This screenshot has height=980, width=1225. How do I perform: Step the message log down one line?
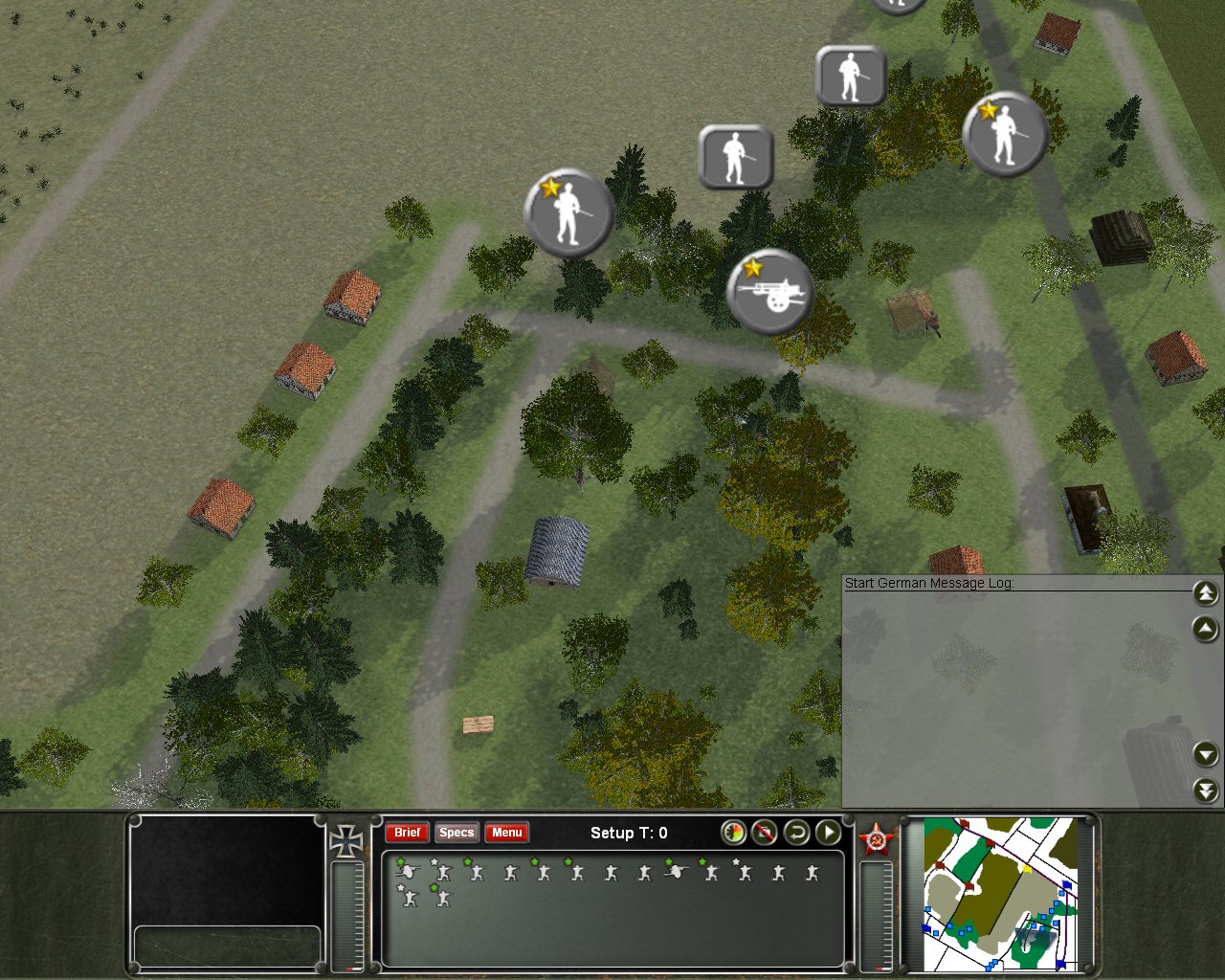pyautogui.click(x=1206, y=754)
